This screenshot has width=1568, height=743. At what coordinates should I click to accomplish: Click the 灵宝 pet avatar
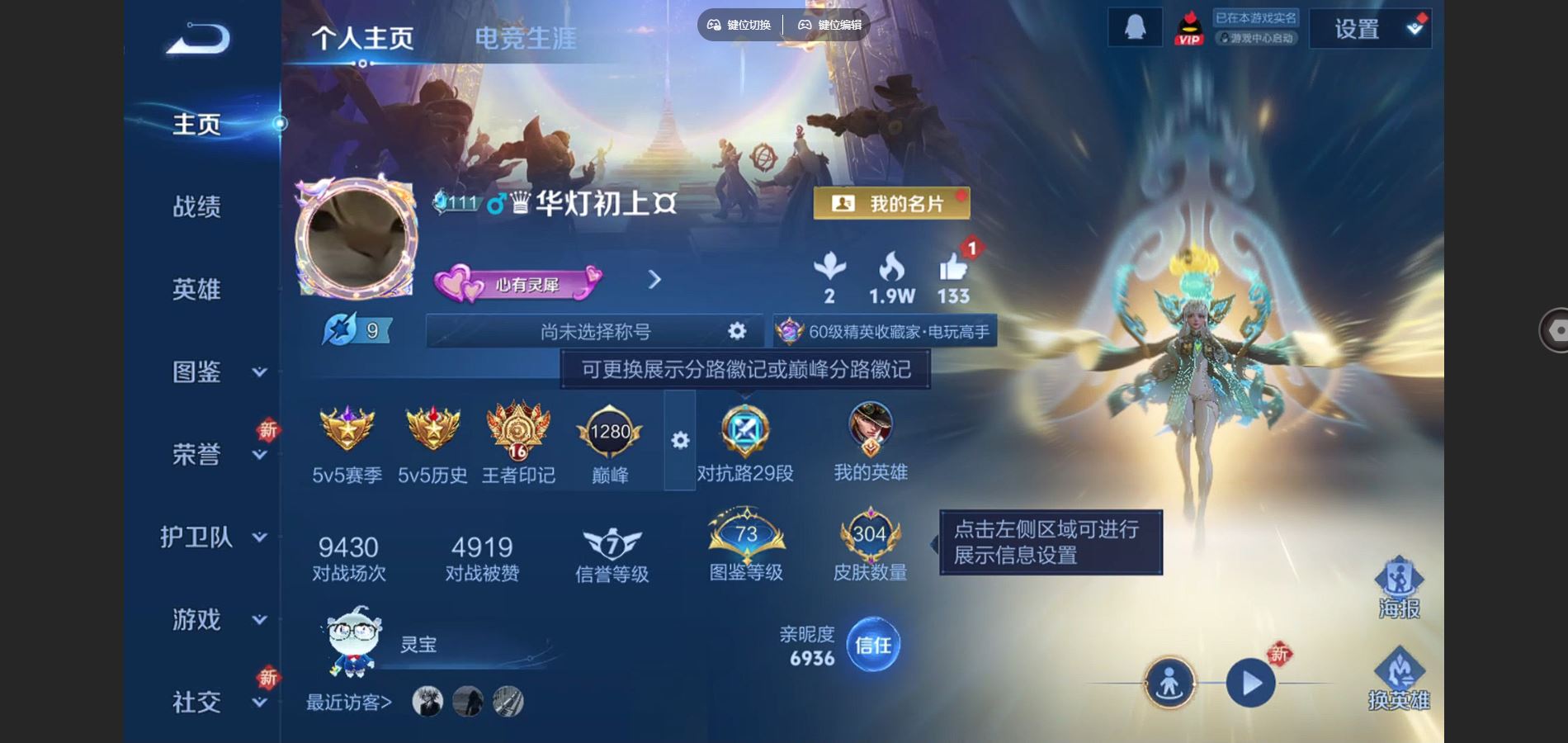point(351,644)
